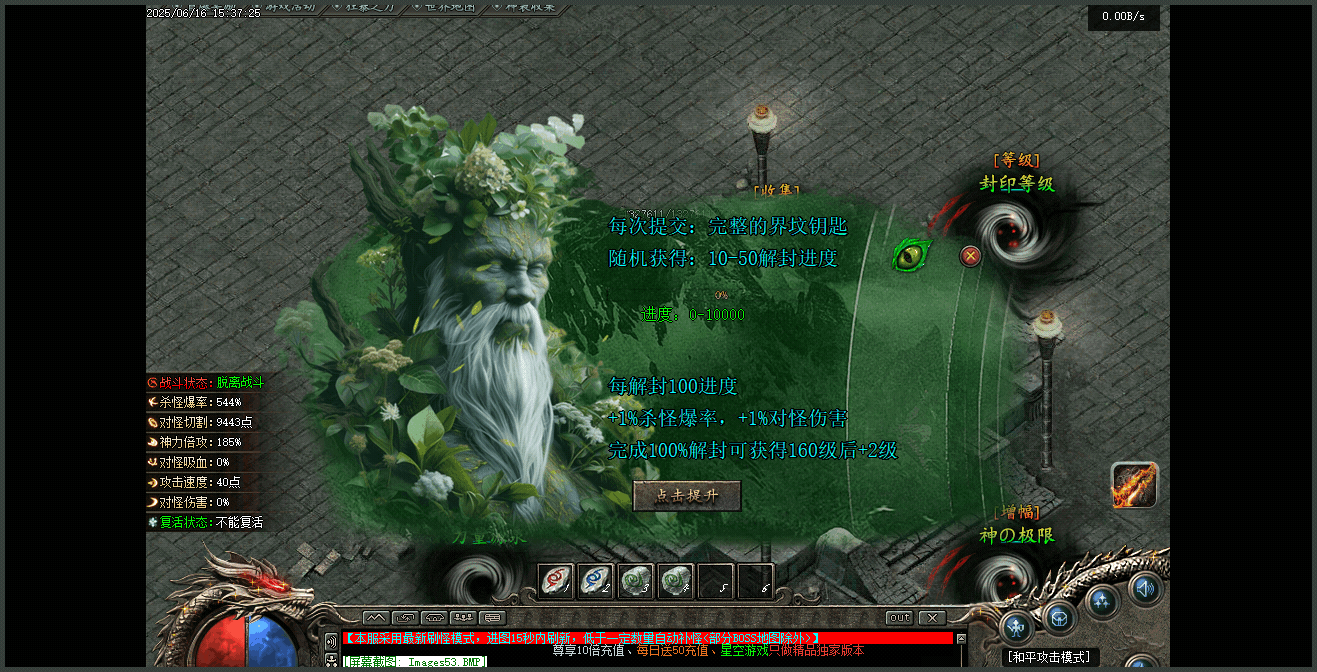Use the green rune stone in slot 4
The width and height of the screenshot is (1317, 672).
pos(676,581)
